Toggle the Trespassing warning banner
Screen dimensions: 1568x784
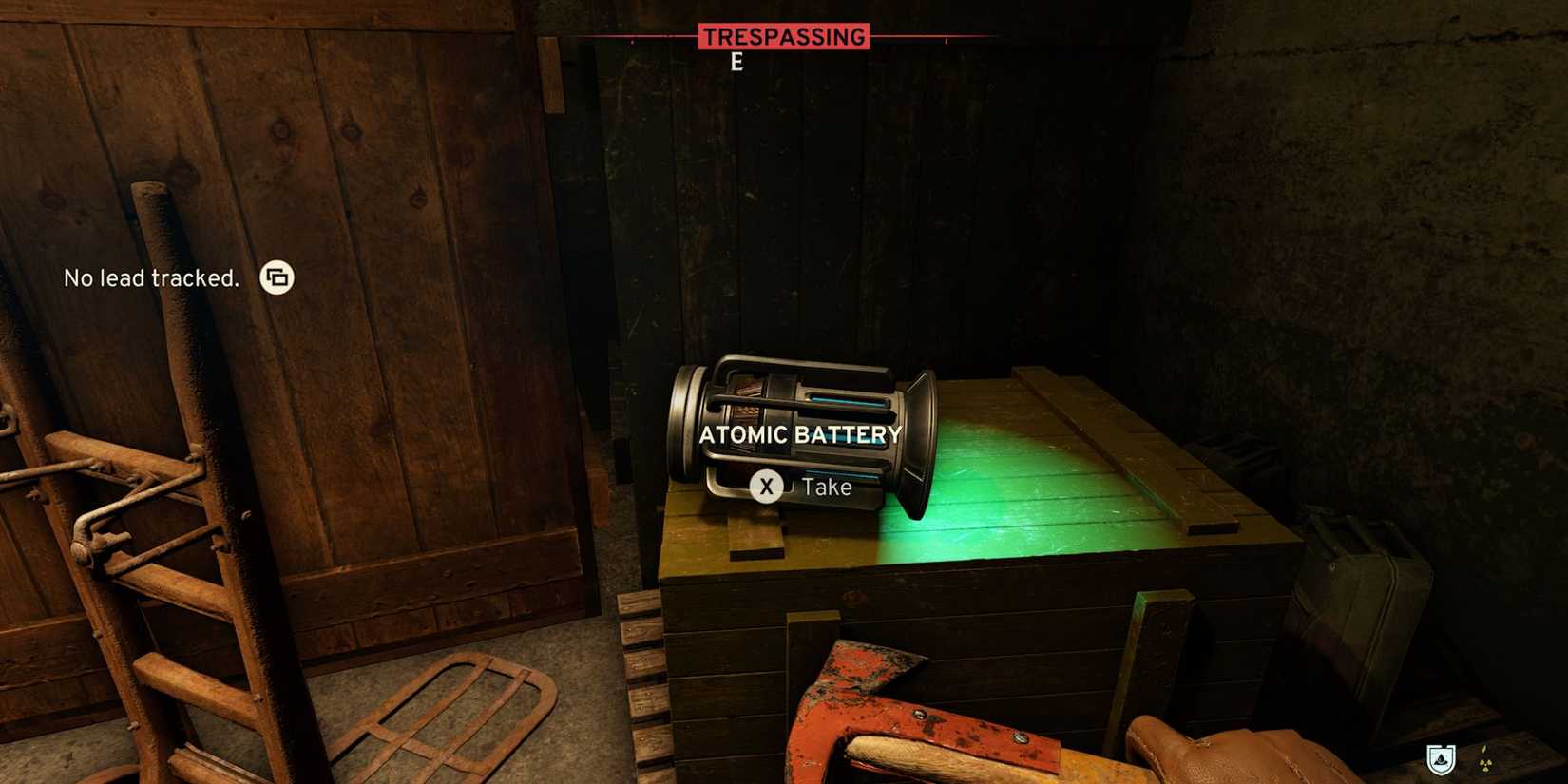[x=783, y=36]
